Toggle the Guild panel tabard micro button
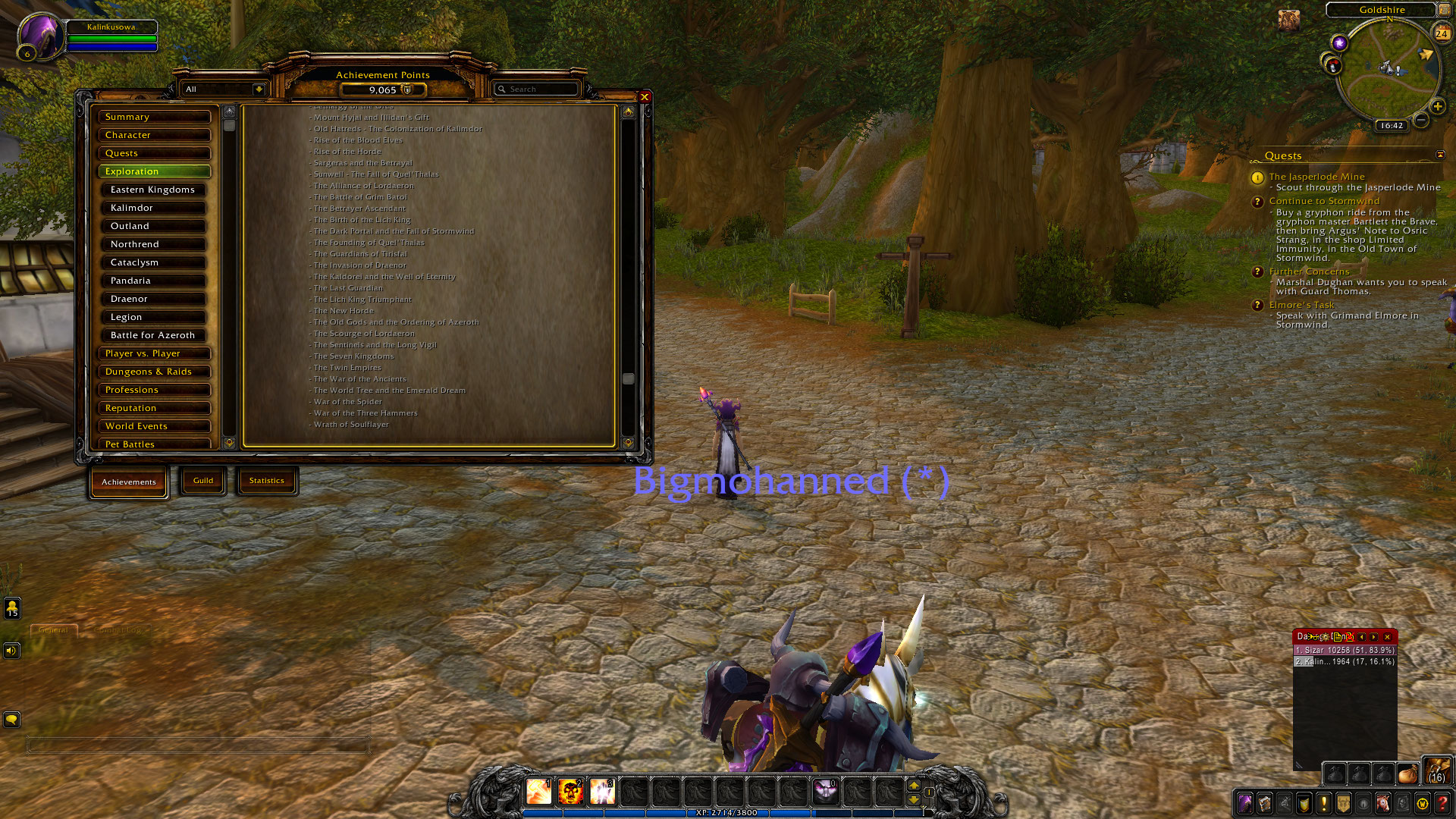Viewport: 1456px width, 819px height. tap(1343, 804)
